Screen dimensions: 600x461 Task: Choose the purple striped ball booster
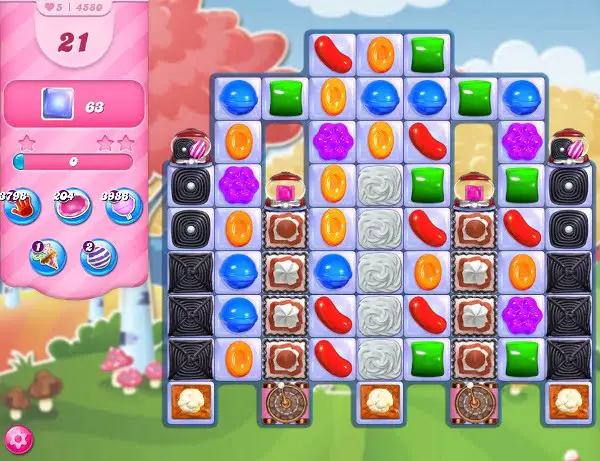(x=97, y=256)
